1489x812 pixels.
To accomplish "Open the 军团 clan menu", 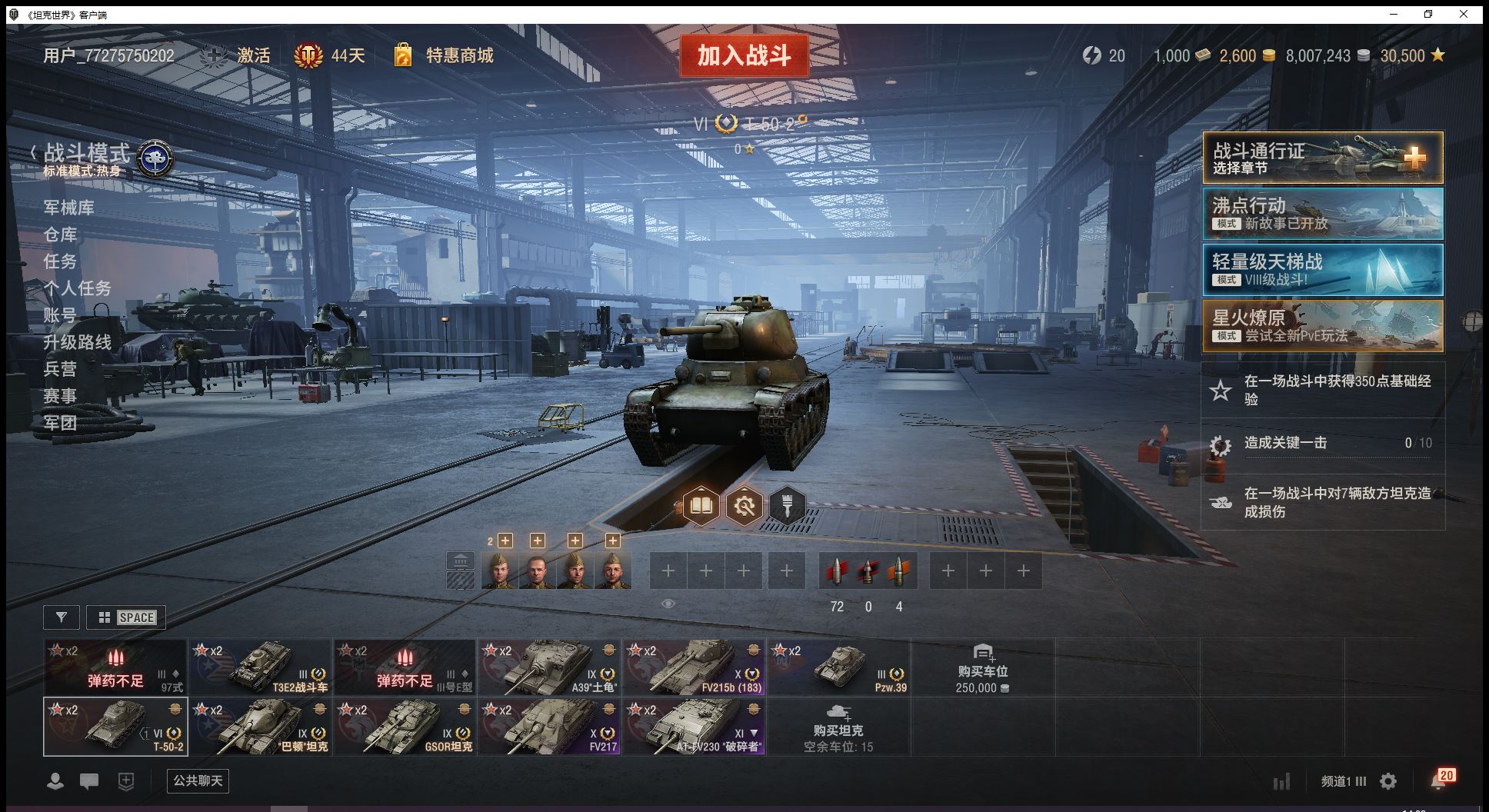I will coord(60,423).
